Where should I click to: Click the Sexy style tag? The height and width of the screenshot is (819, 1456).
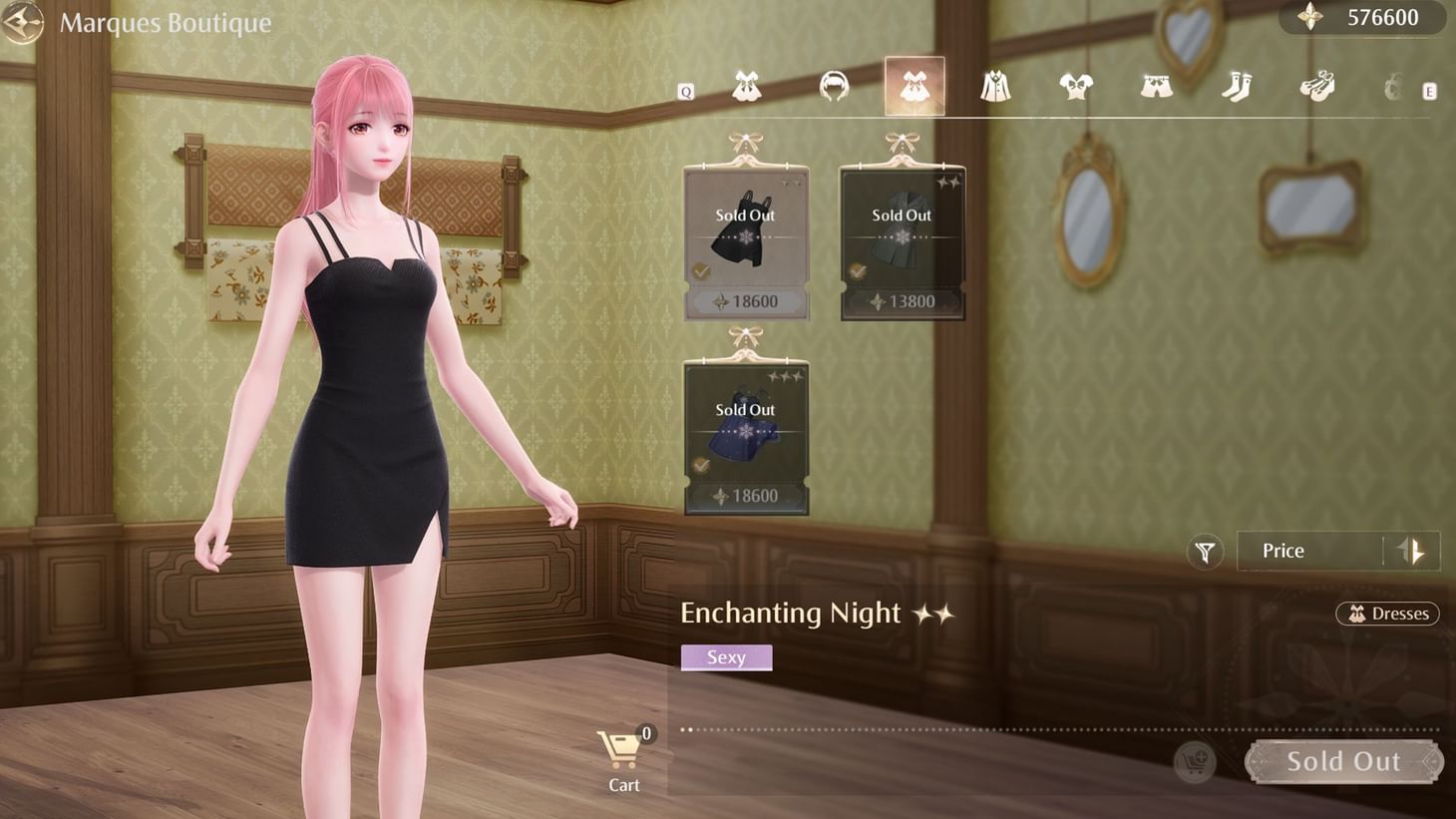coord(726,656)
